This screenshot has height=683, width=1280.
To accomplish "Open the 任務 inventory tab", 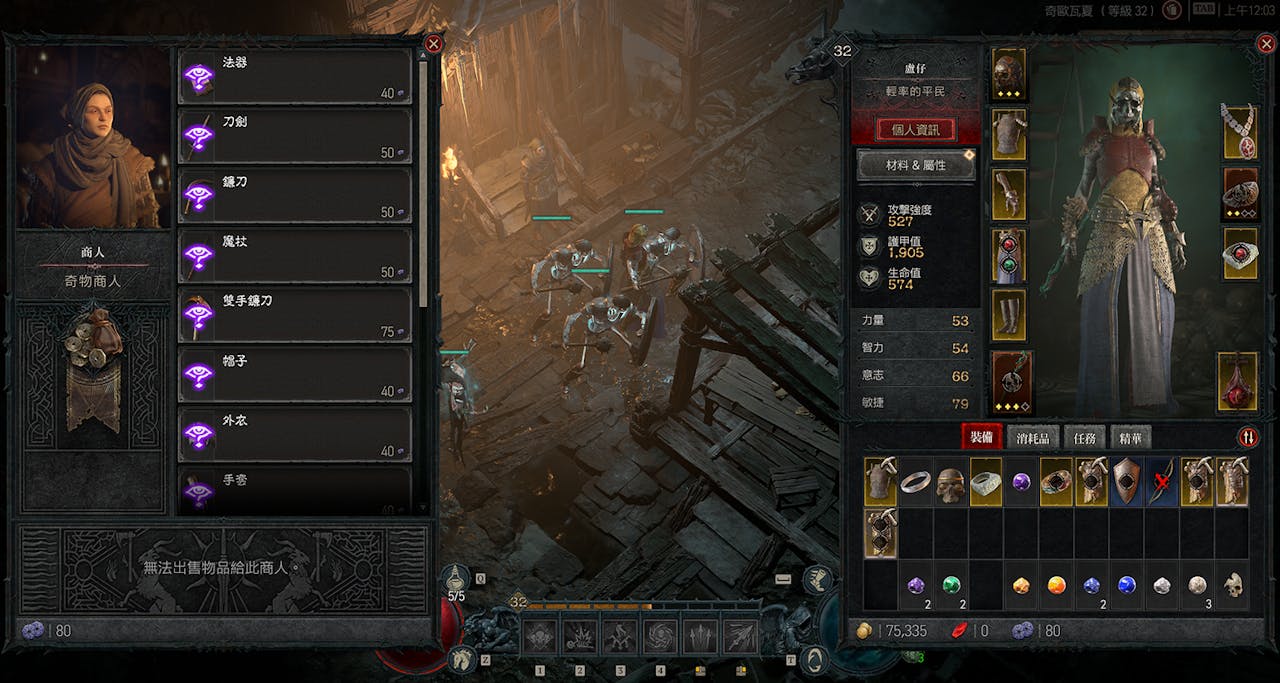I will pos(1084,437).
